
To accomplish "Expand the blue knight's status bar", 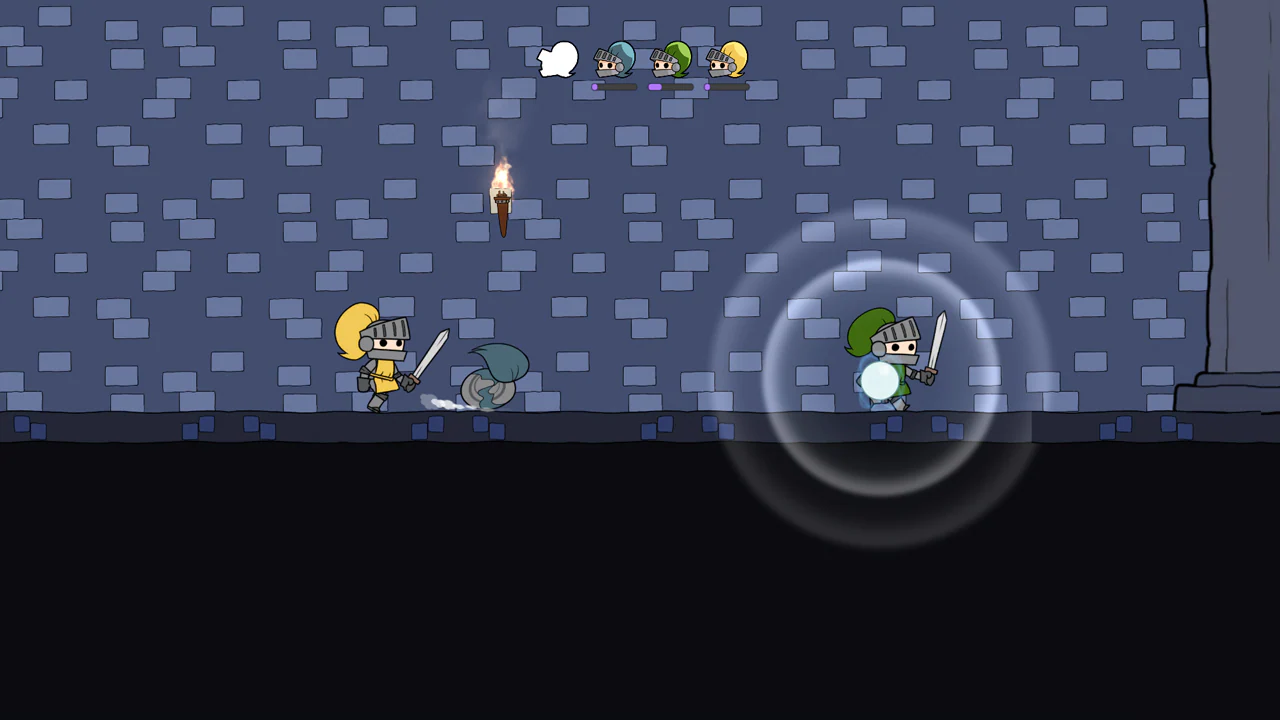I will (613, 88).
